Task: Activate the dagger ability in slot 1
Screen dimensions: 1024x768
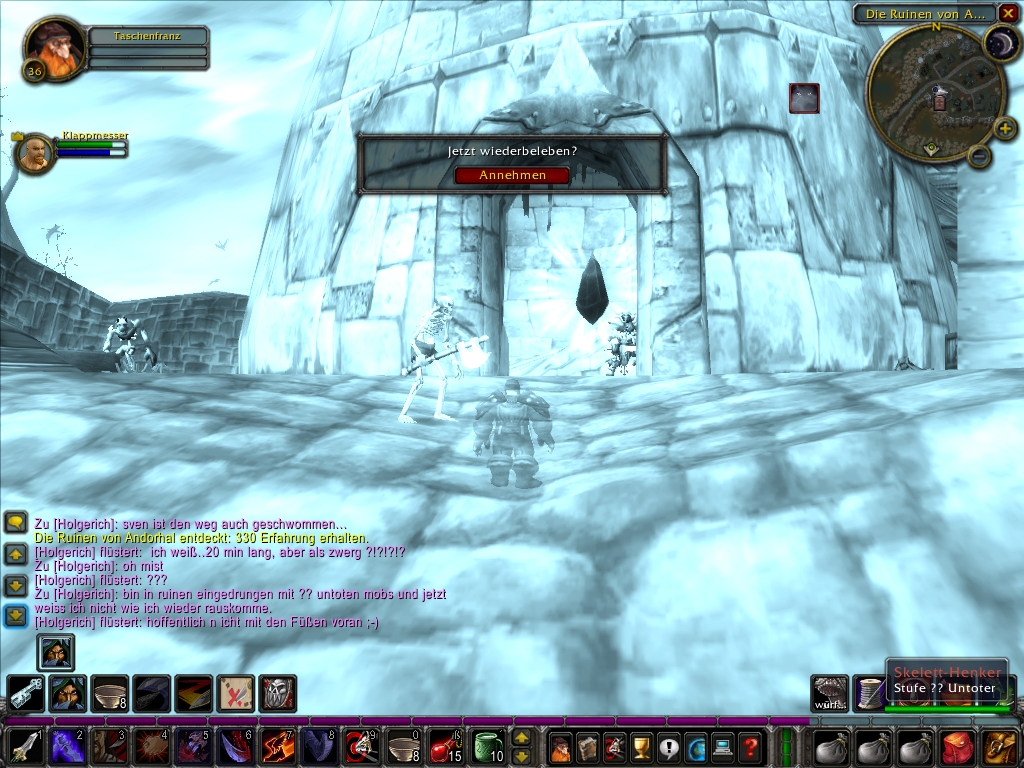Action: 24,746
